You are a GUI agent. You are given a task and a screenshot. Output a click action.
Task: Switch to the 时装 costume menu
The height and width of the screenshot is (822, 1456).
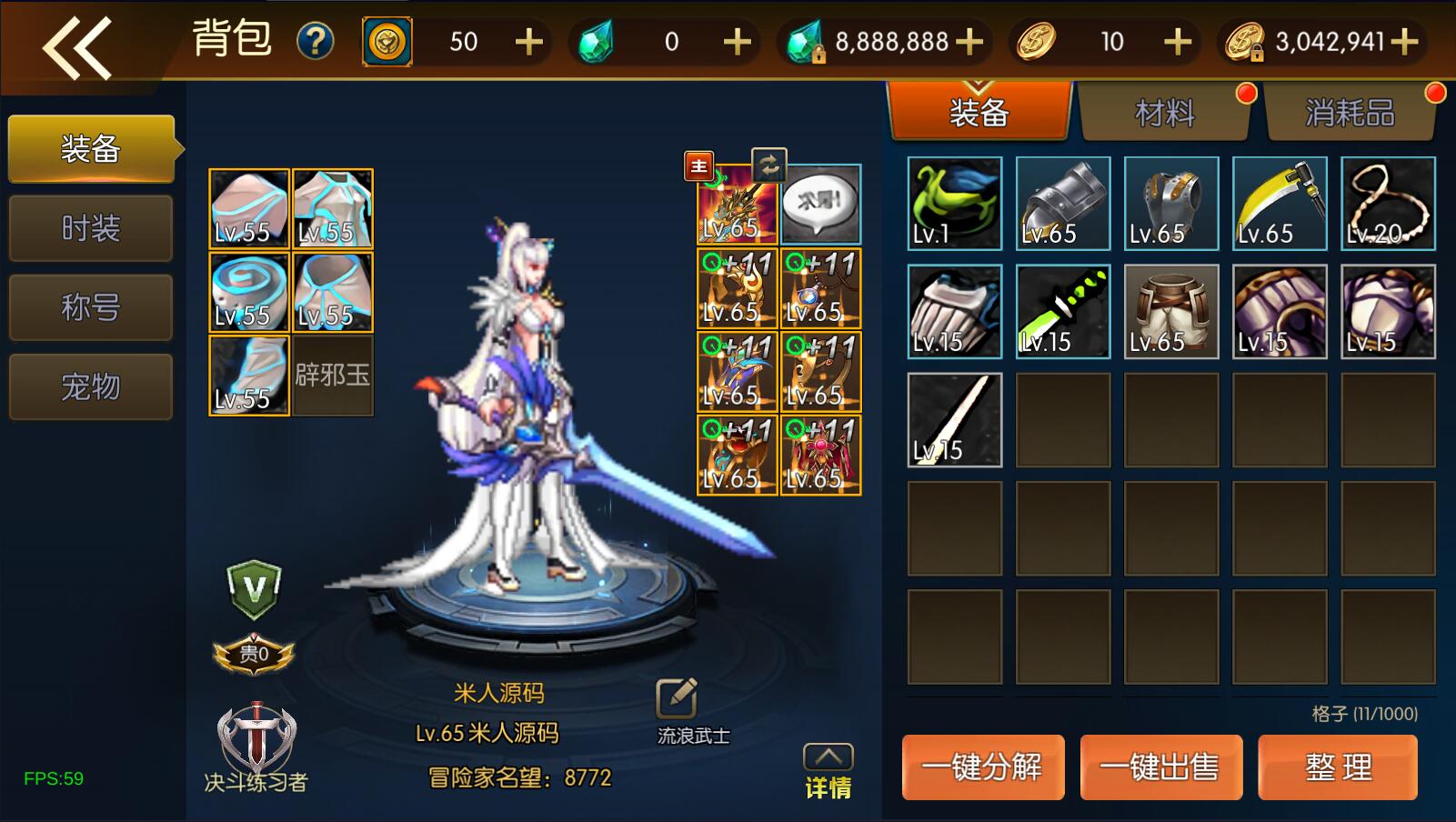[90, 228]
